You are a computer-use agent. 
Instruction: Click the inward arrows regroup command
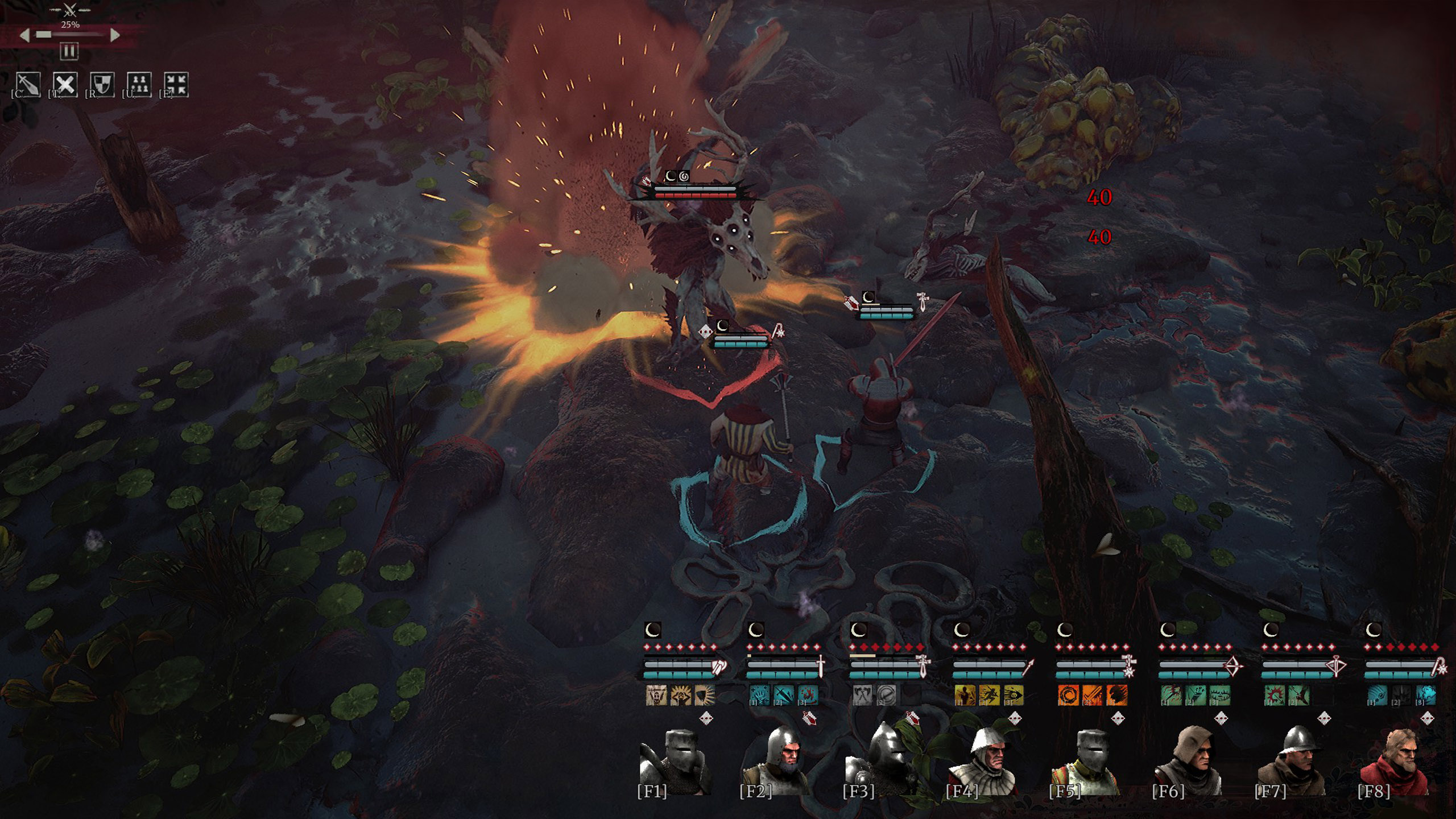tap(176, 84)
